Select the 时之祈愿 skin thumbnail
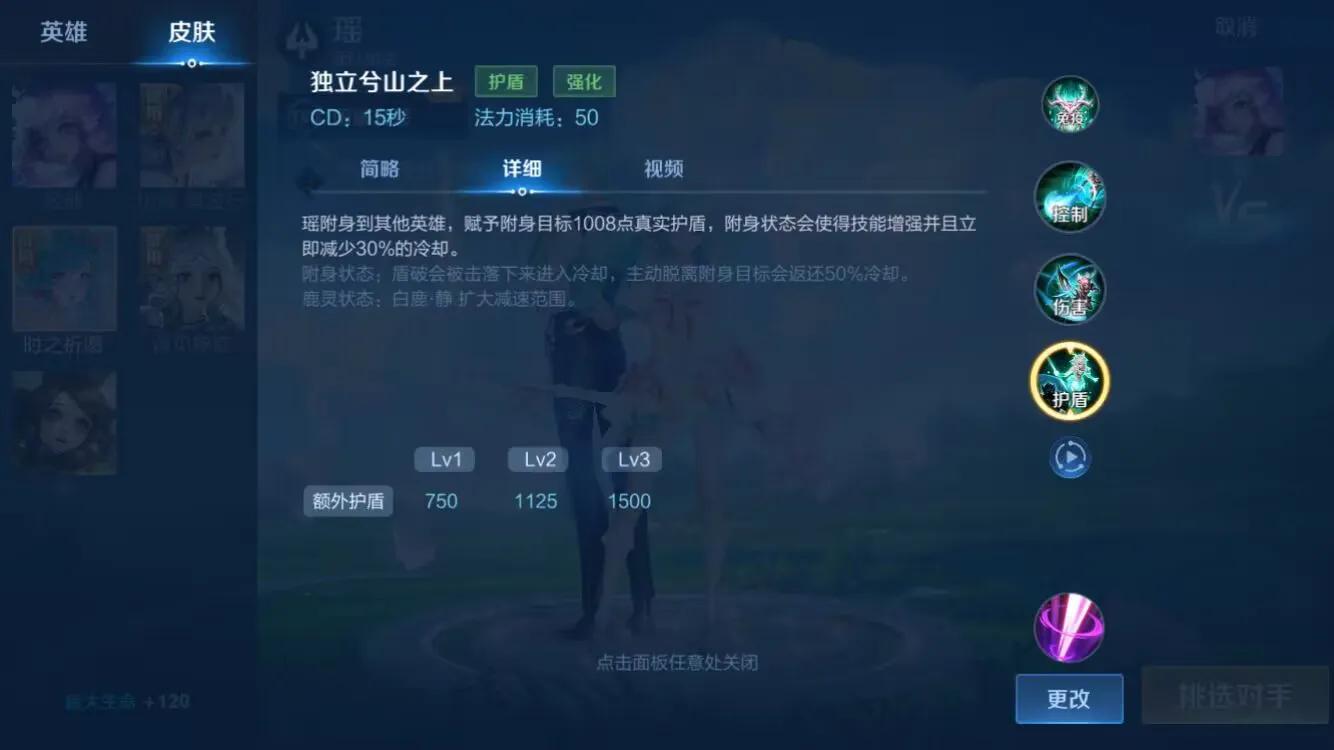 coord(64,278)
